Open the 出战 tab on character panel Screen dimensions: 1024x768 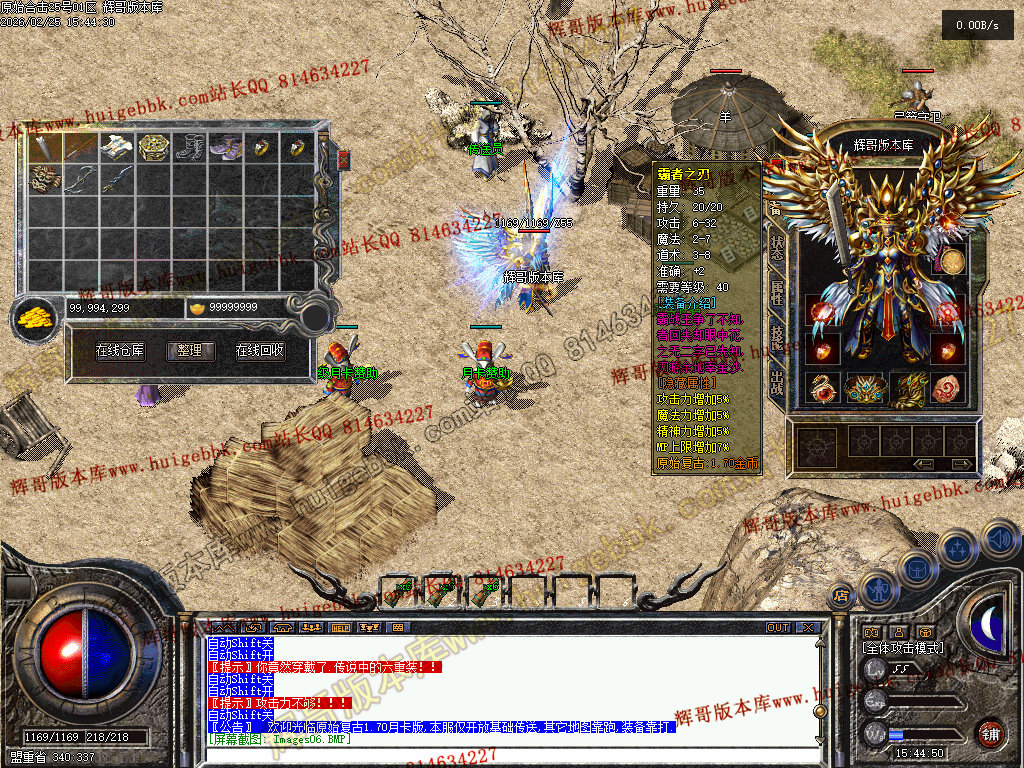click(x=777, y=381)
